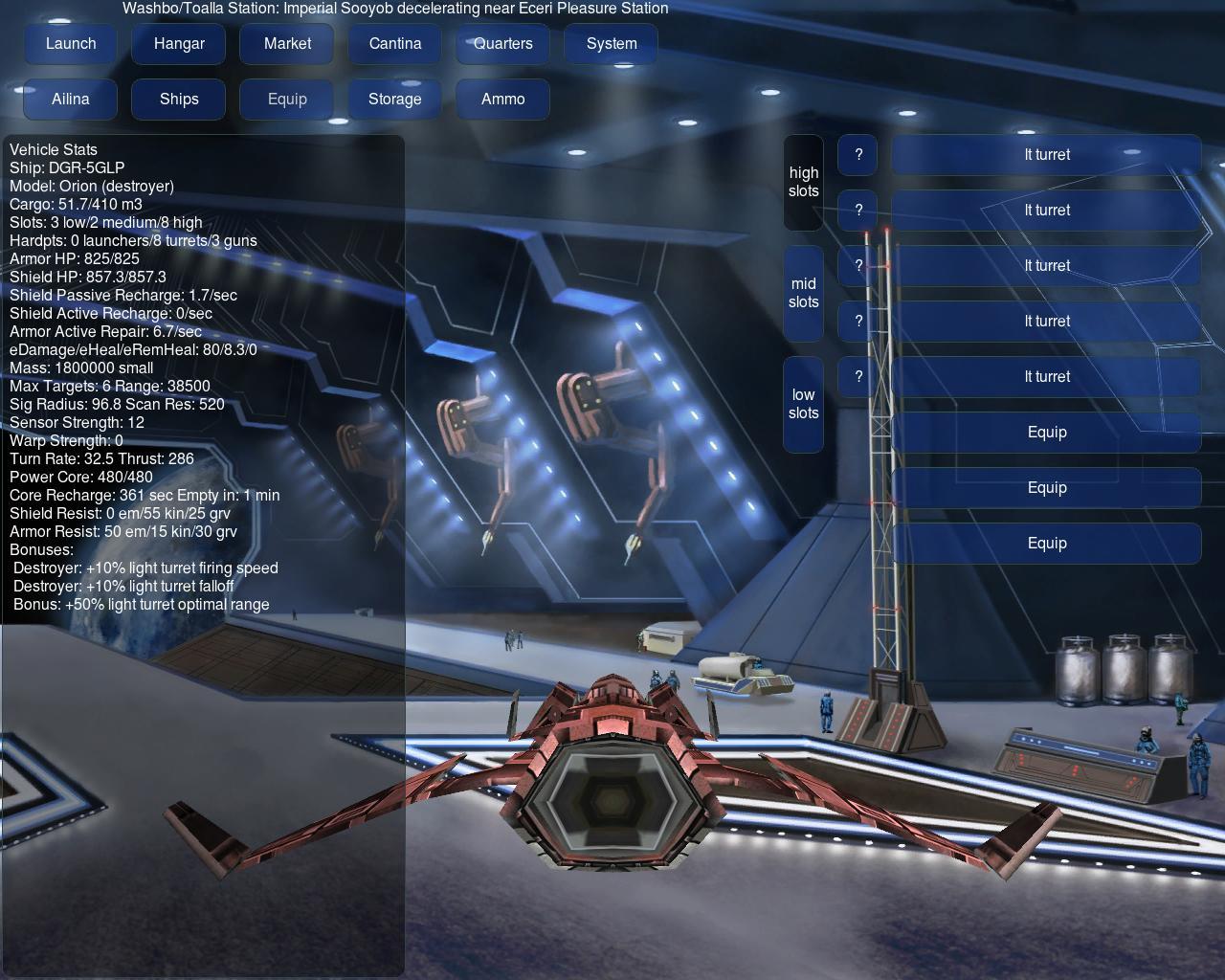This screenshot has width=1225, height=980.
Task: Select the high slots category
Action: tap(804, 182)
